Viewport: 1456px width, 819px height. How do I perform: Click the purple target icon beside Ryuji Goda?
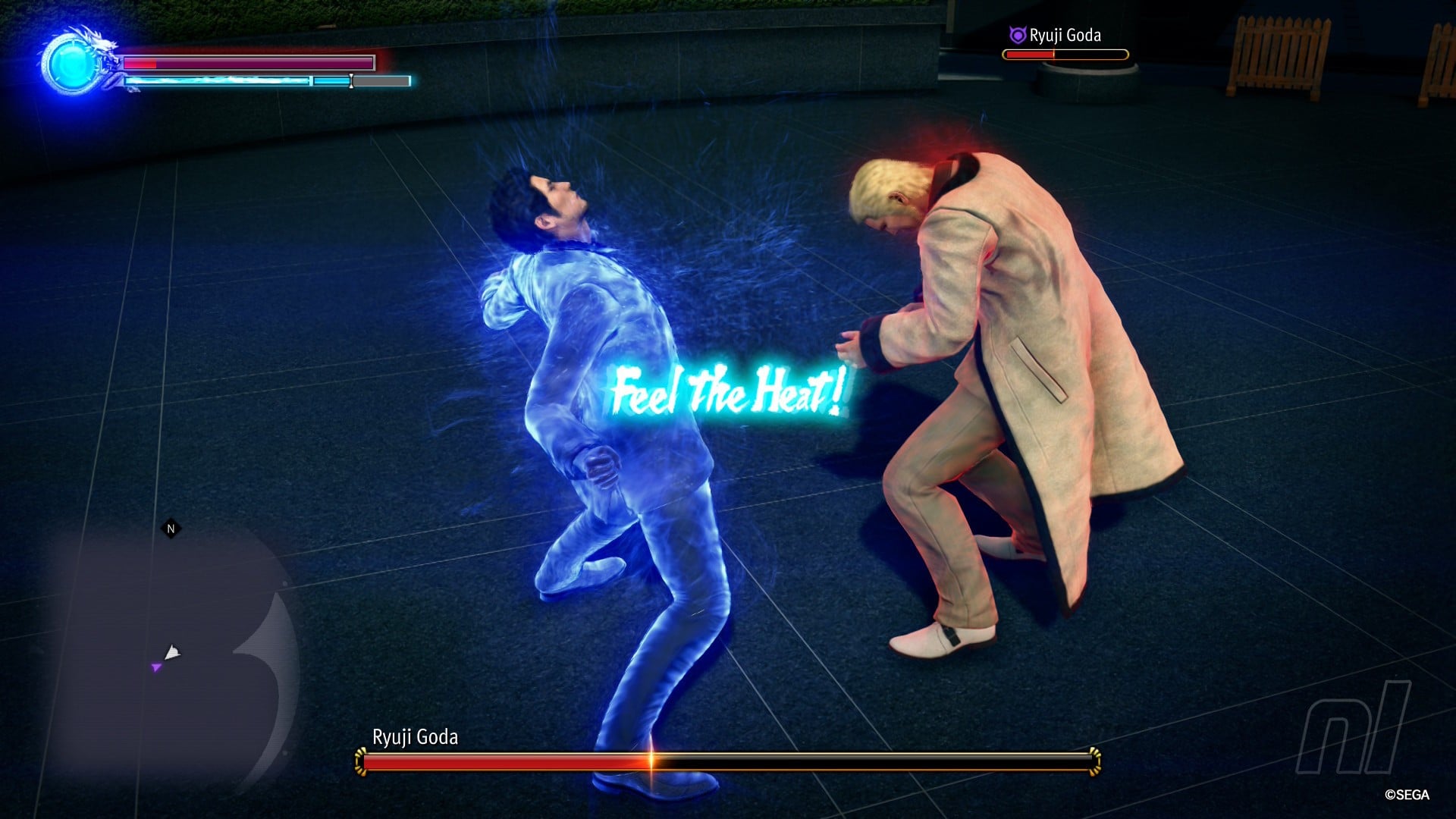[x=1017, y=35]
